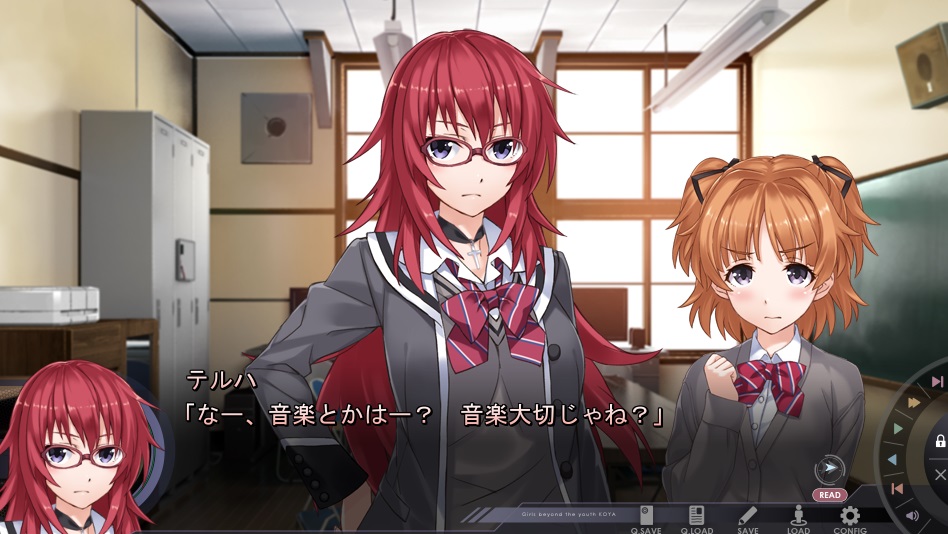948x534 pixels.
Task: Start auto-play with the green triangle
Action: 897,429
